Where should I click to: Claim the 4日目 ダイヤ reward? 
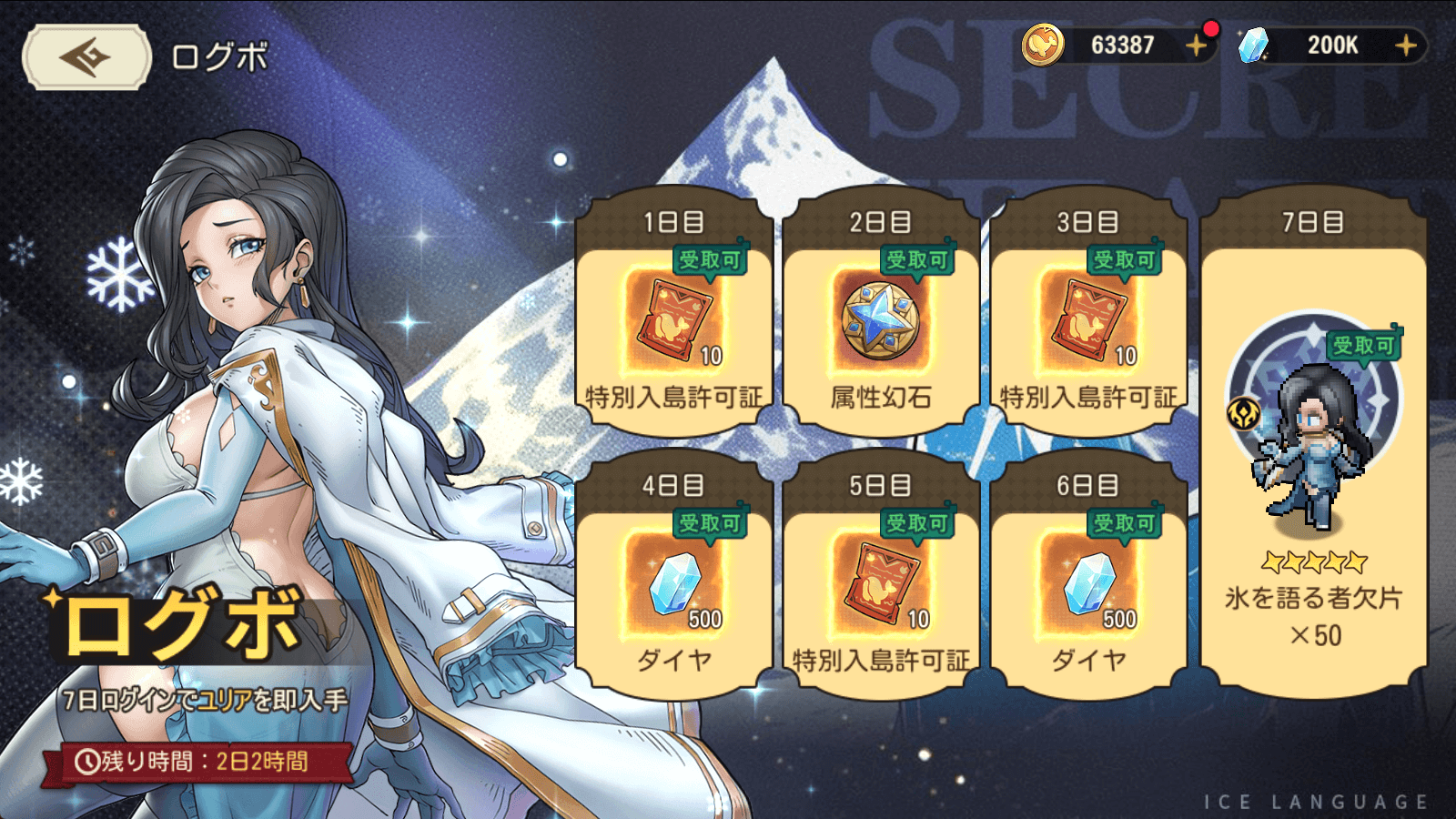coord(674,582)
